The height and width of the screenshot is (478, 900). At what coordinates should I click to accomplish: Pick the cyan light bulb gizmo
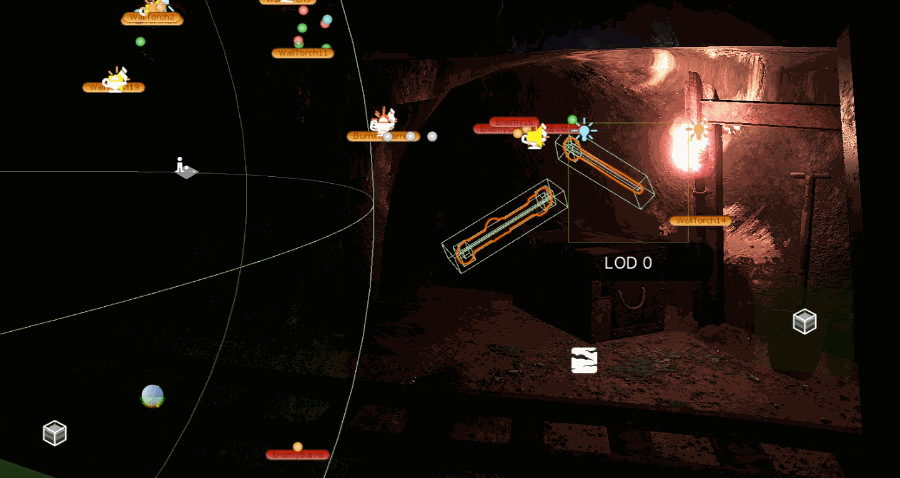[x=585, y=130]
